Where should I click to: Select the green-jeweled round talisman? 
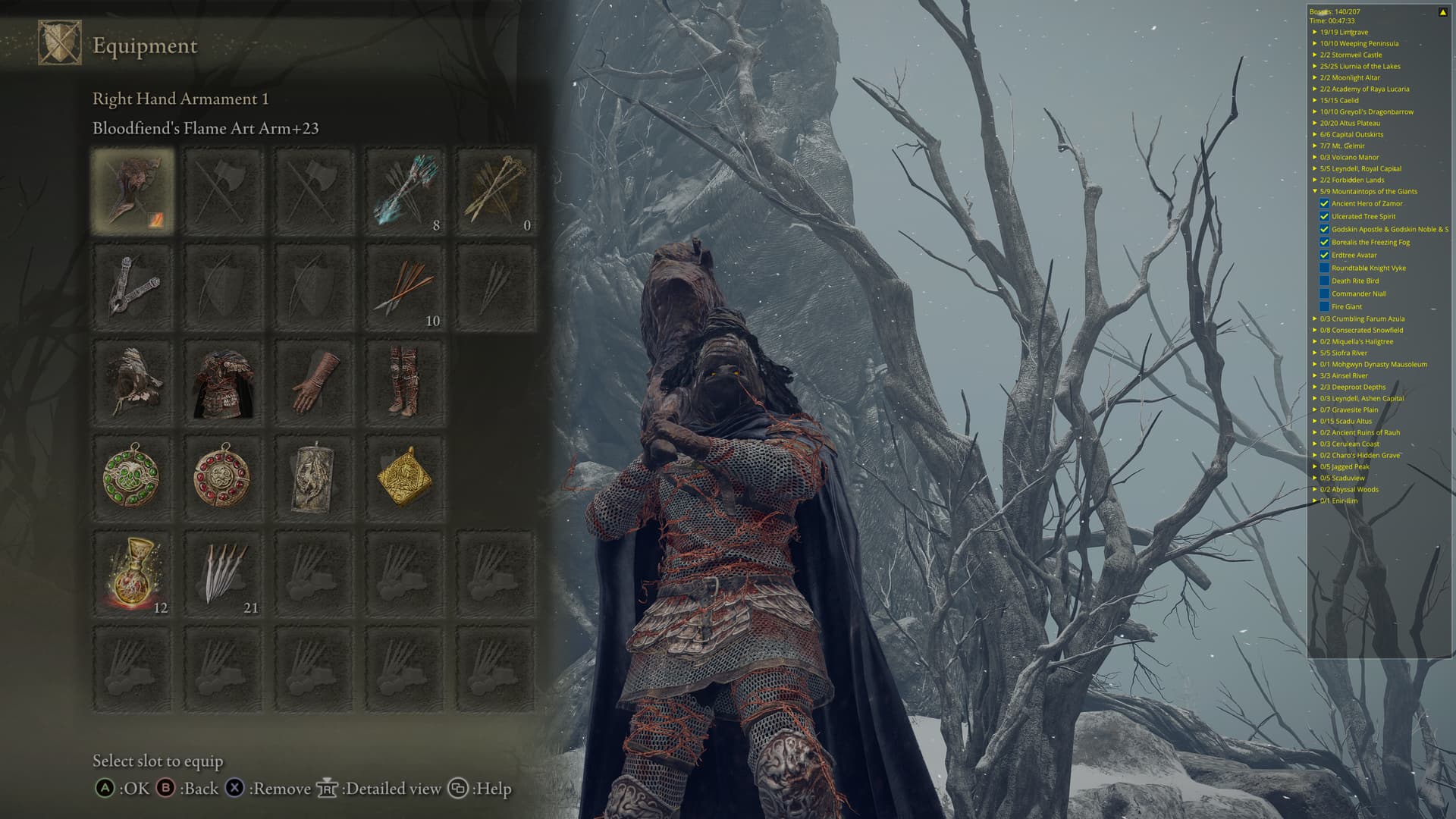133,478
